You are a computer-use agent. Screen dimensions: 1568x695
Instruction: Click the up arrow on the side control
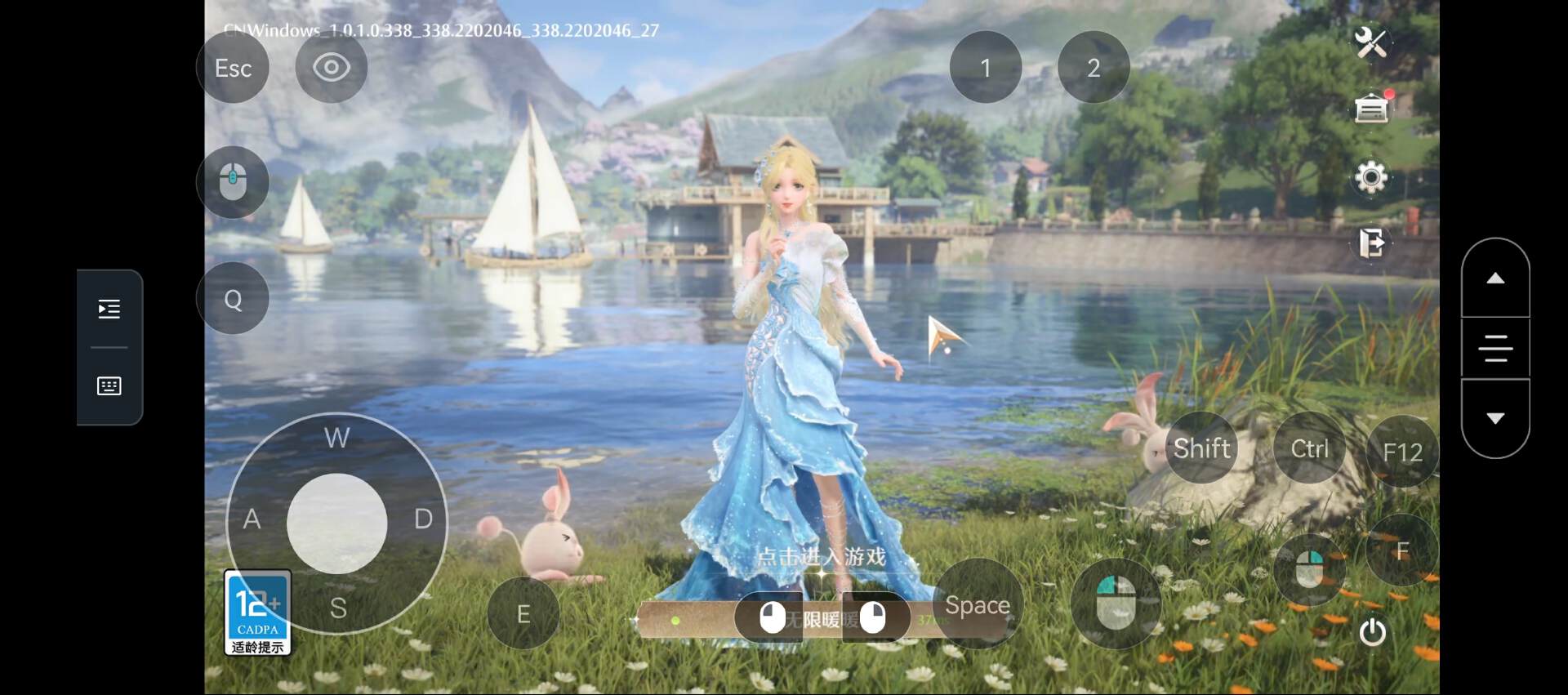coord(1494,278)
